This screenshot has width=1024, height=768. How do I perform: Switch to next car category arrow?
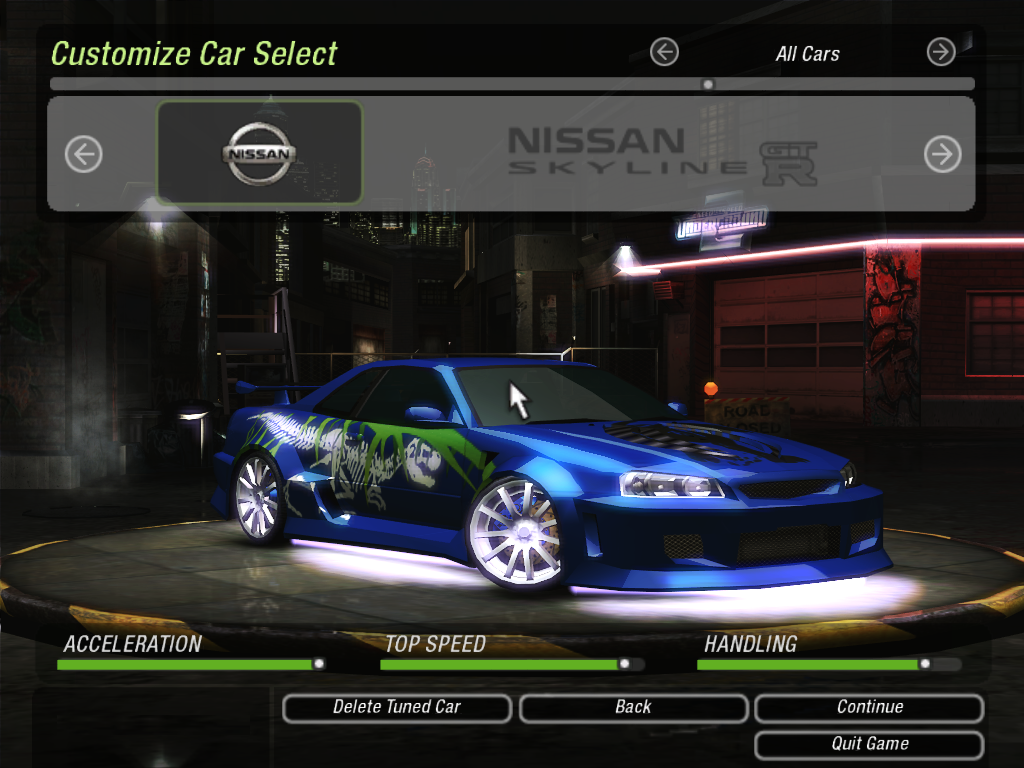[941, 52]
